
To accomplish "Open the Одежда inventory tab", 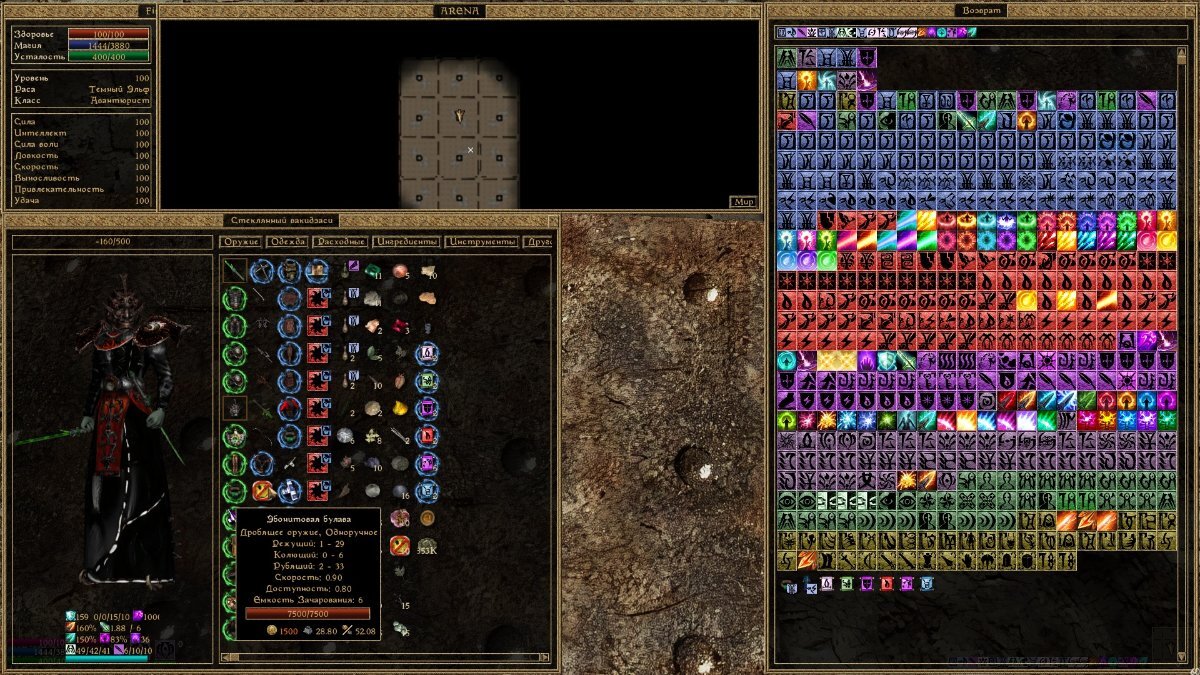I will pyautogui.click(x=287, y=242).
